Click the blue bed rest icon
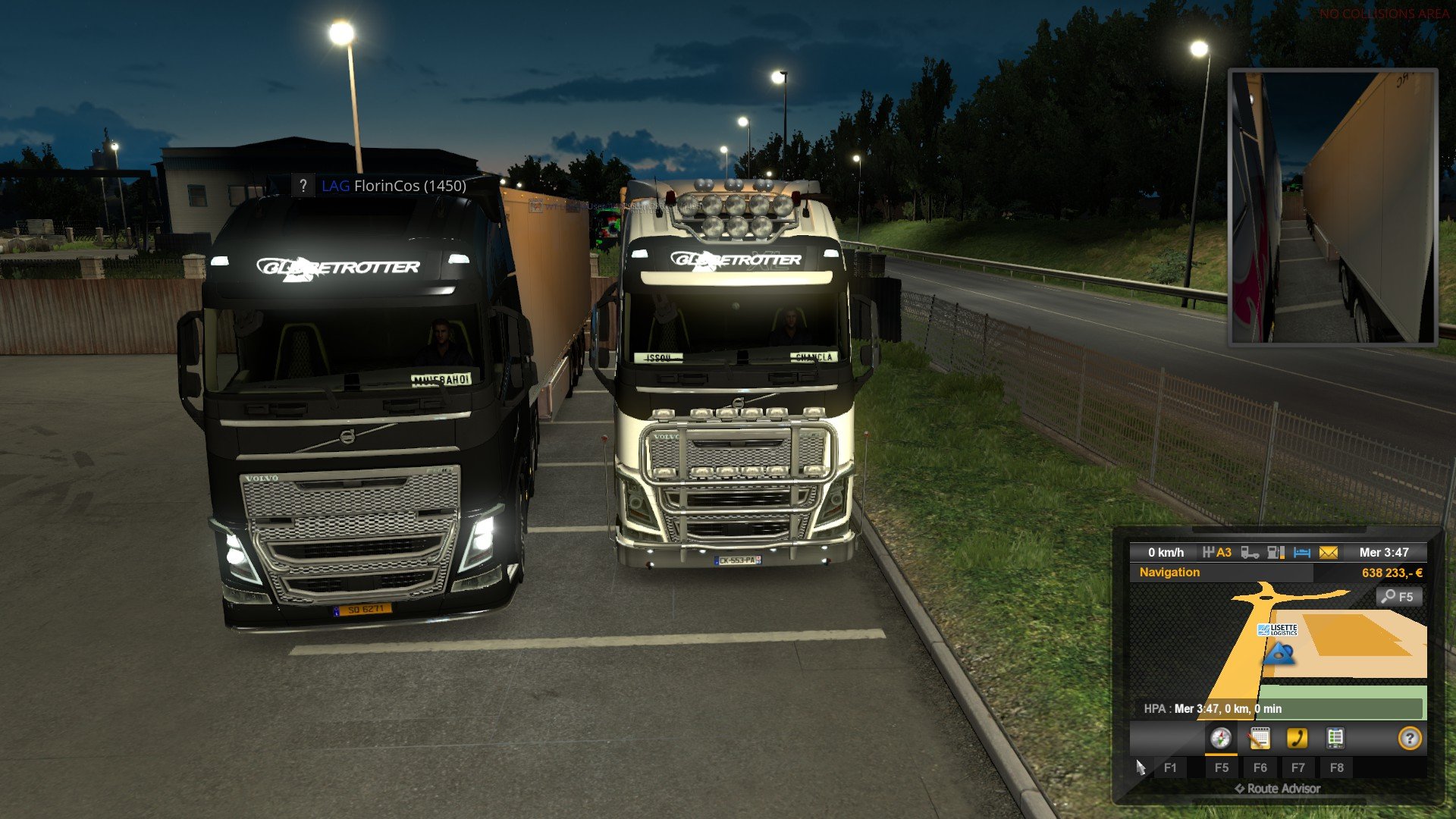Screen dimensions: 1456x819 pyautogui.click(x=1302, y=553)
